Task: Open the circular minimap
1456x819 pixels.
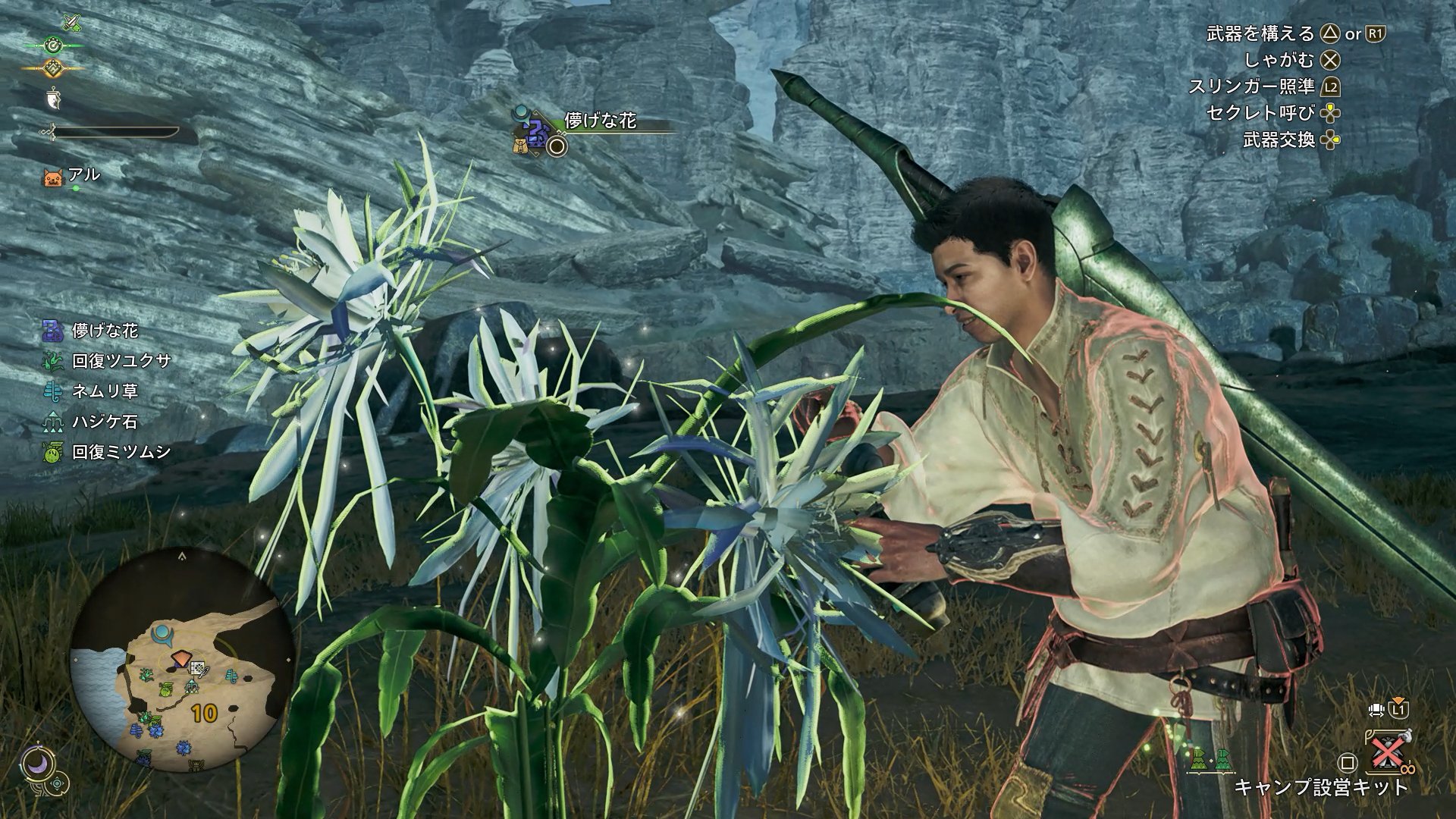Action: (x=182, y=660)
